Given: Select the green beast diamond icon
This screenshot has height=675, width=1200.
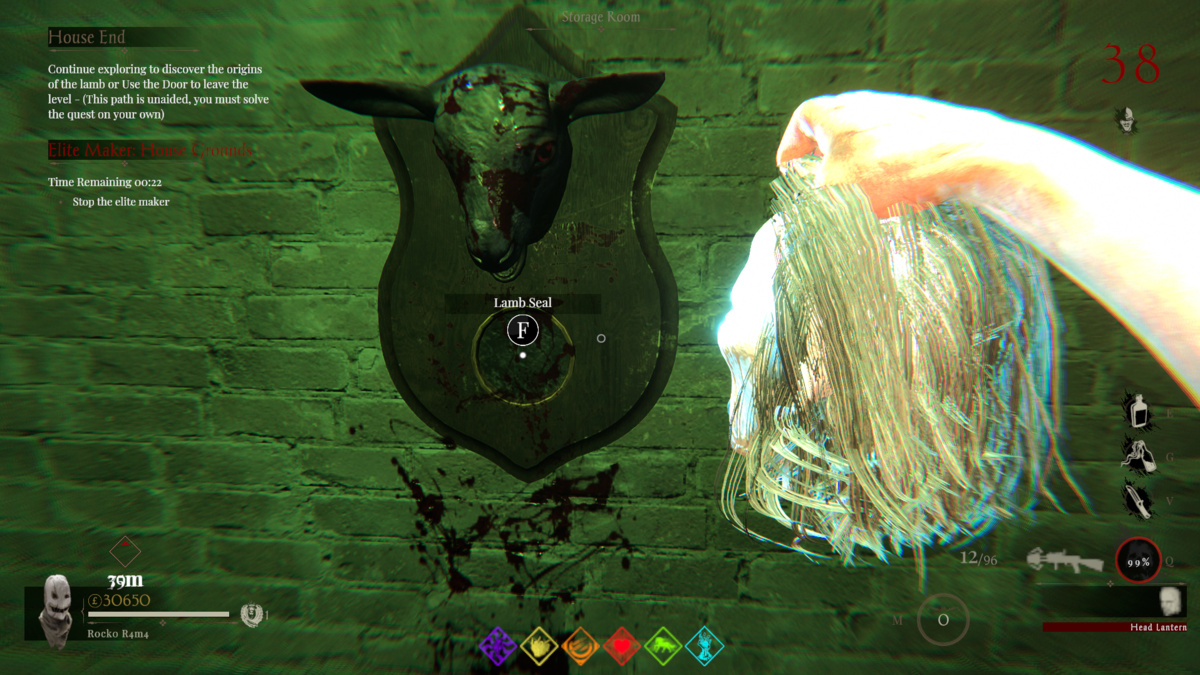Looking at the screenshot, I should pyautogui.click(x=663, y=647).
